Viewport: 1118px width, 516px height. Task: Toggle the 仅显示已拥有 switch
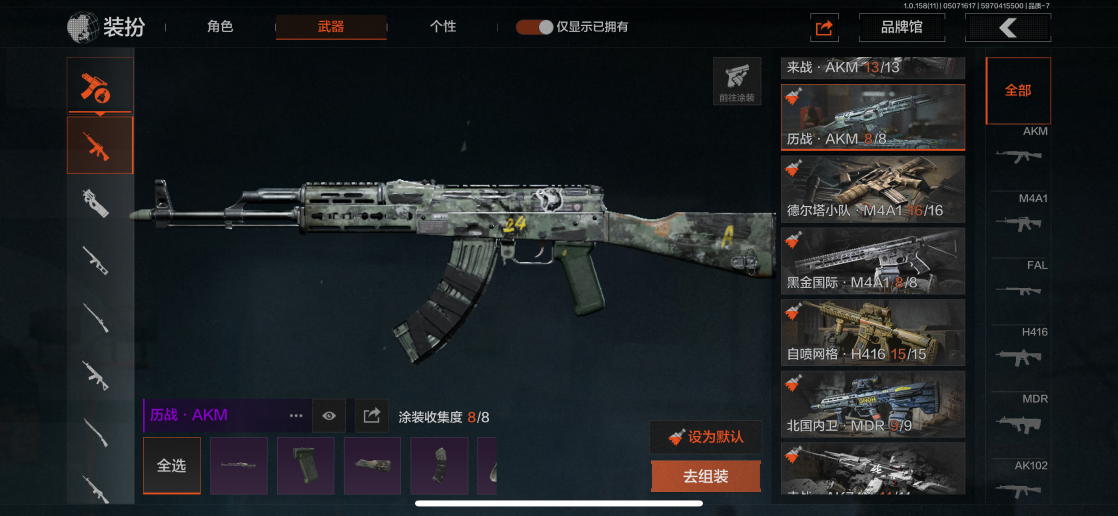click(x=535, y=27)
